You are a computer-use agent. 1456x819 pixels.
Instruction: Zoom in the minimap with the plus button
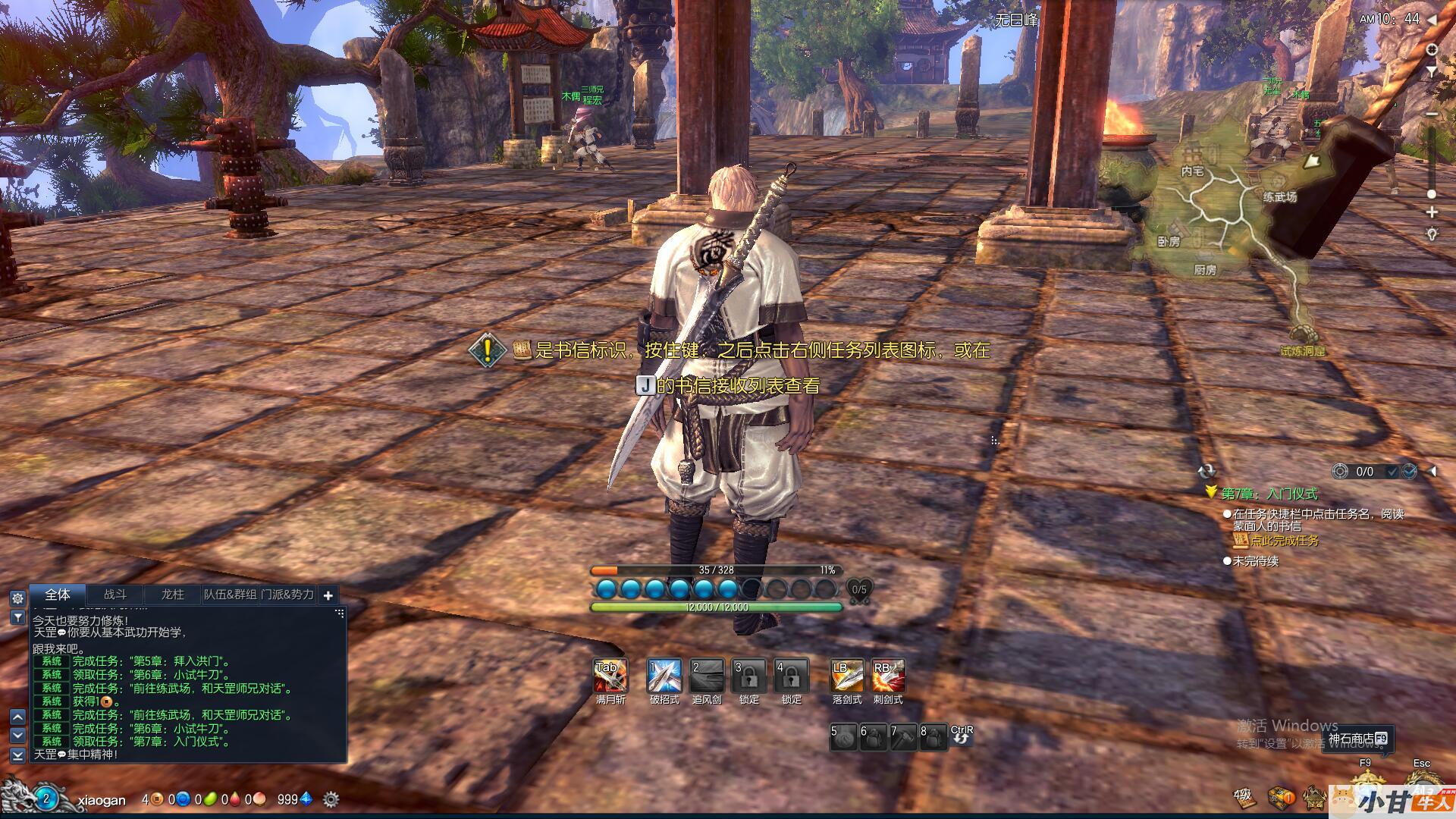coord(1432,212)
